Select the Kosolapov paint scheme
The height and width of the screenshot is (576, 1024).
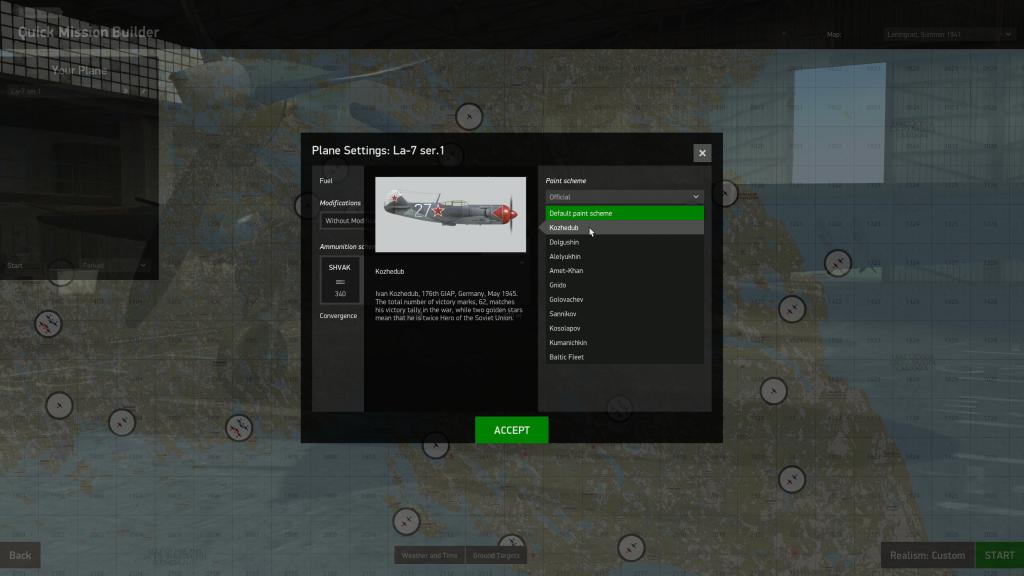pos(624,328)
